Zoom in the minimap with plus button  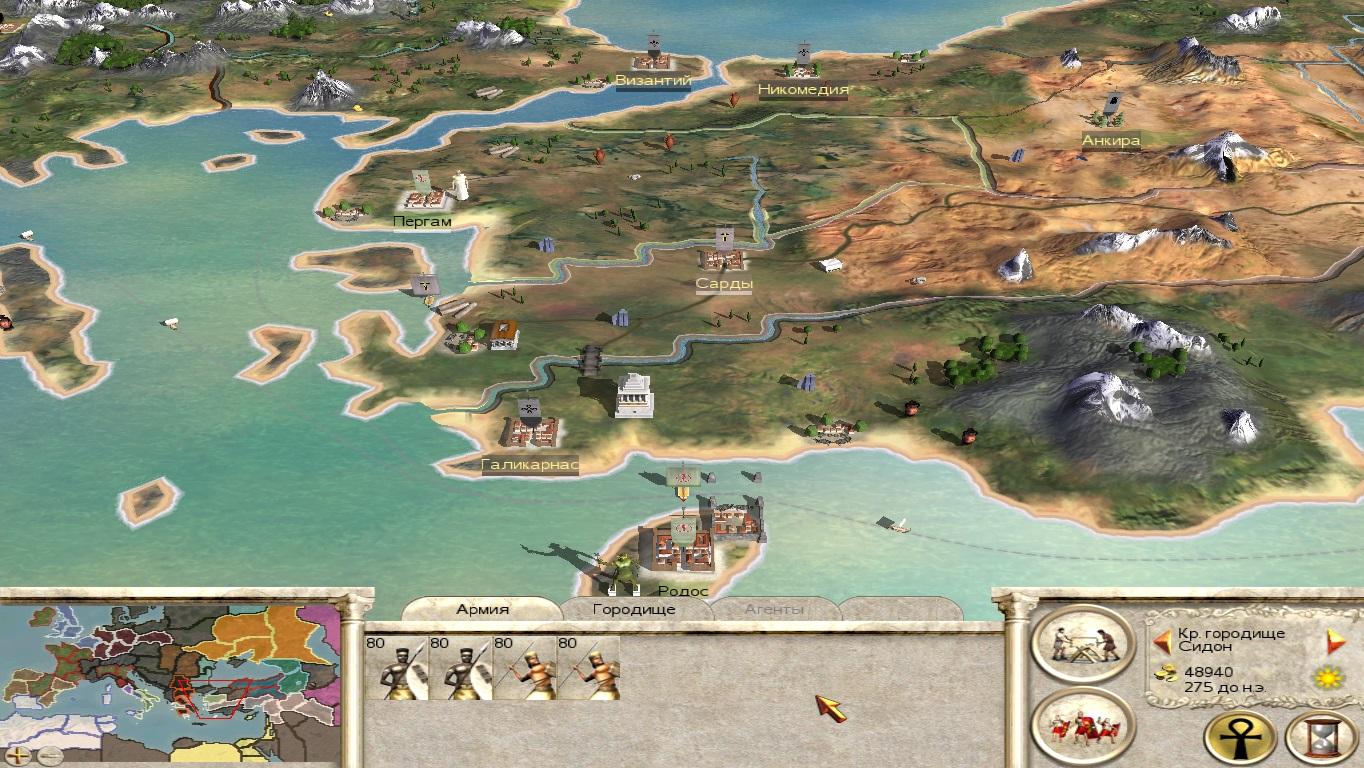(17, 755)
